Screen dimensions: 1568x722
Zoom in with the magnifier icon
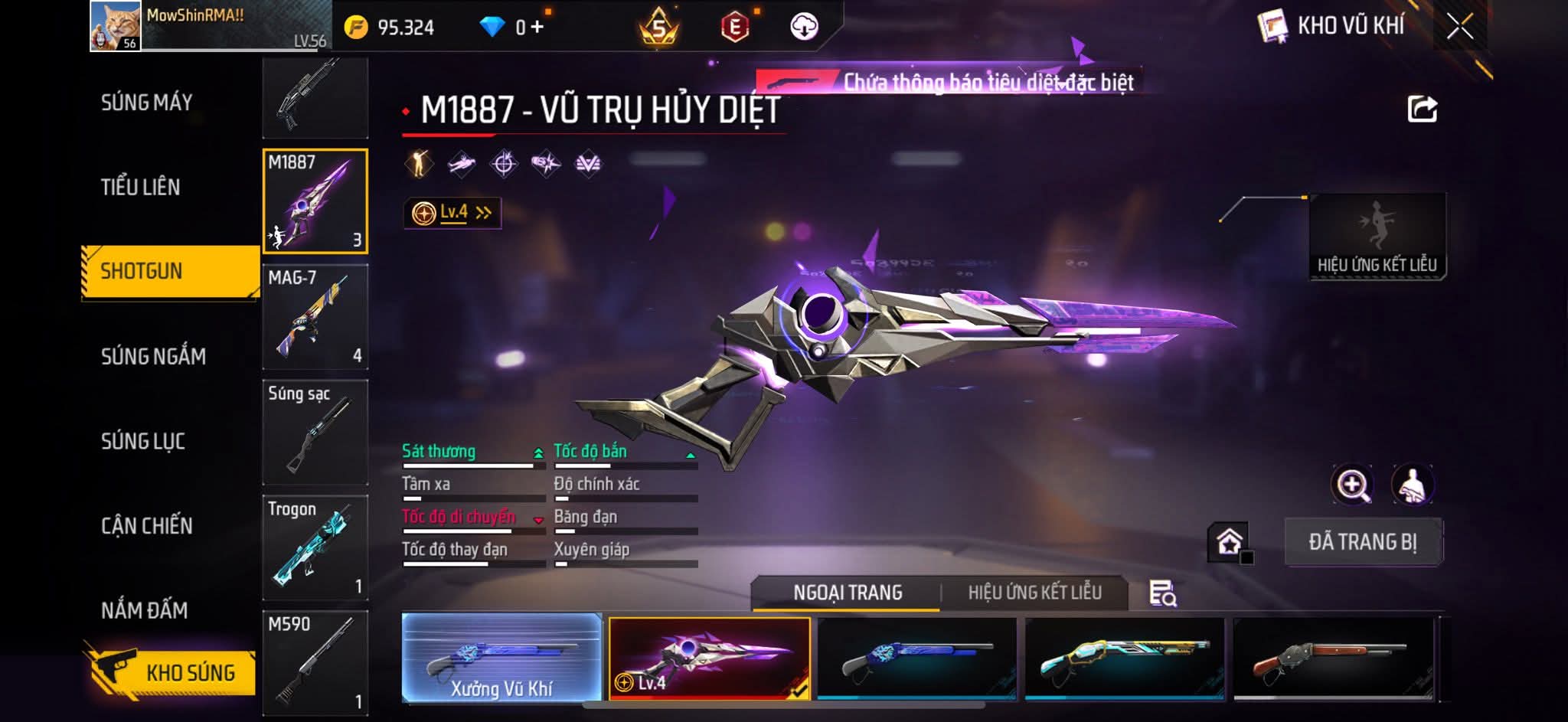point(1352,485)
